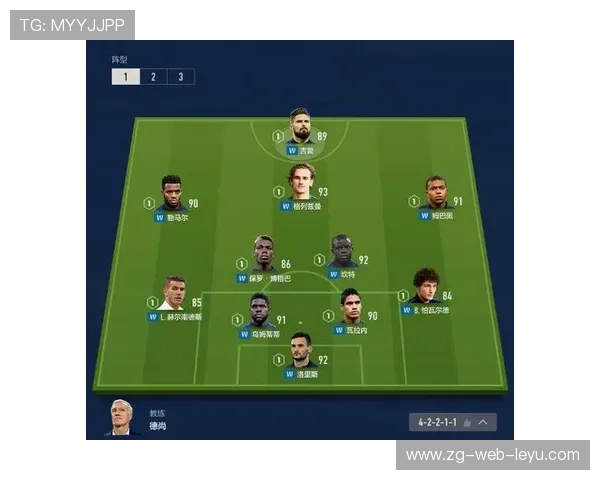Open coach Deschamps' portrait
This screenshot has width=600, height=480.
pyautogui.click(x=122, y=418)
